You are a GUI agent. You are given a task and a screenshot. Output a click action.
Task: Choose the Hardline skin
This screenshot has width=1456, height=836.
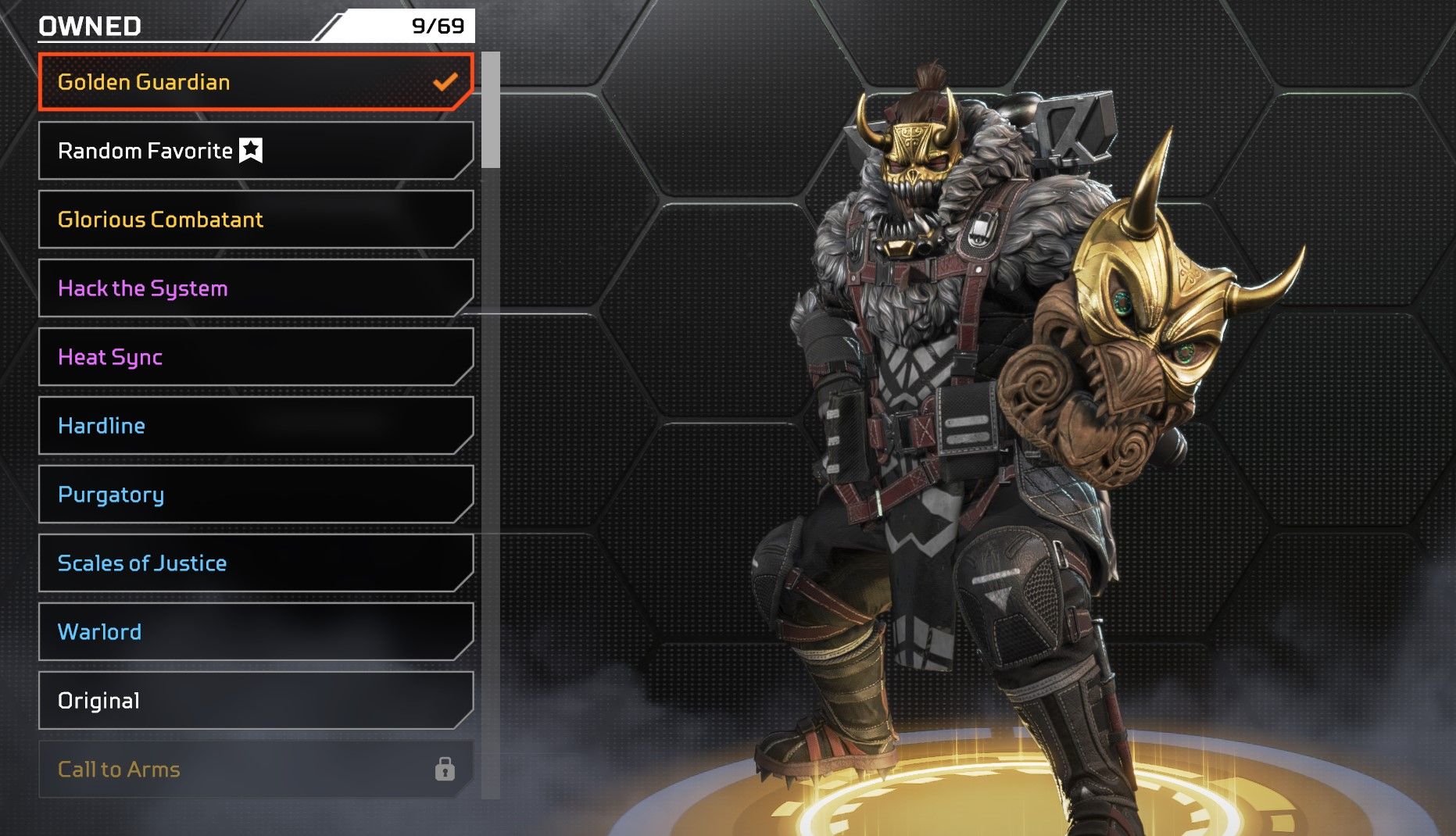256,426
